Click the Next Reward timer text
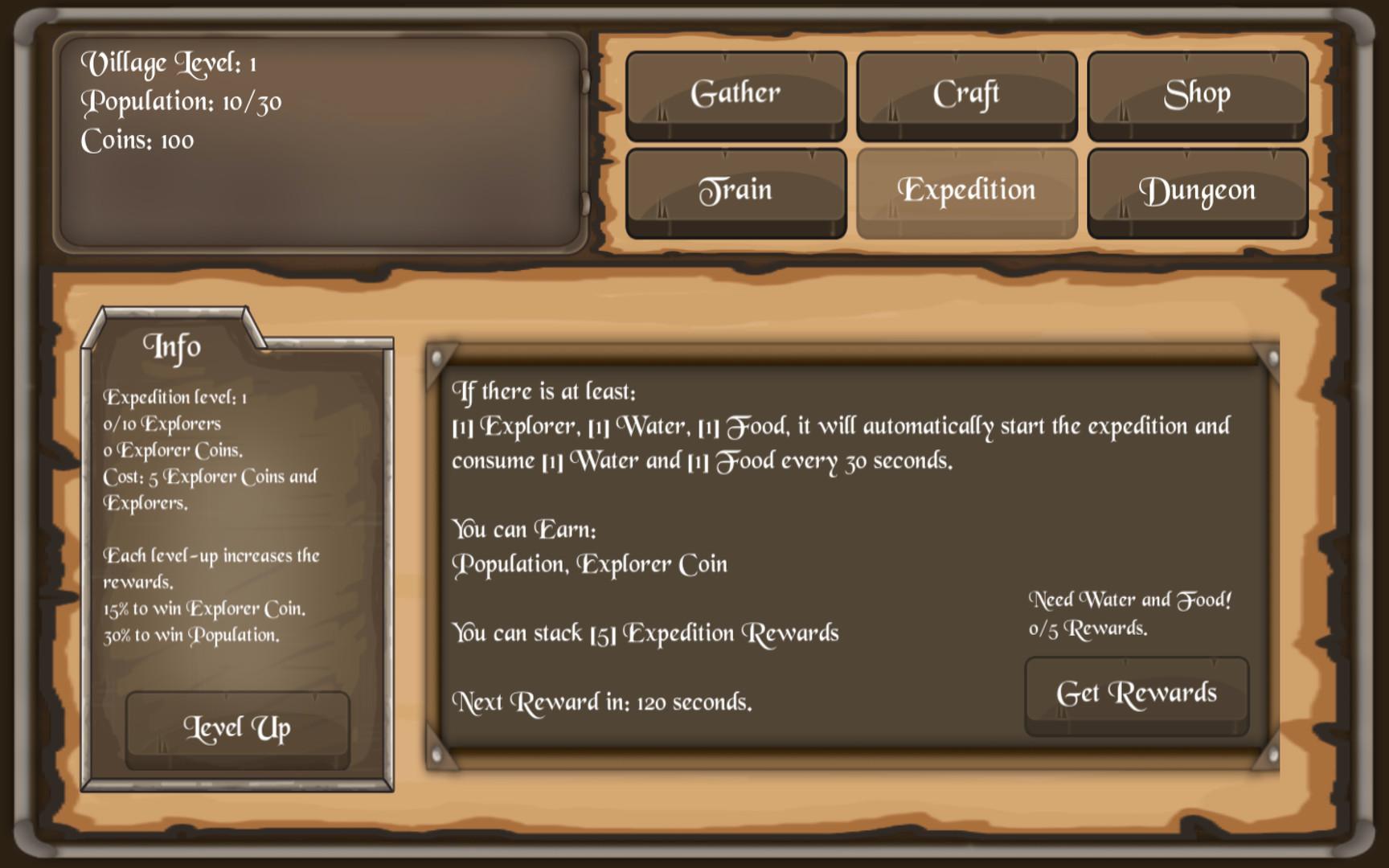Image resolution: width=1389 pixels, height=868 pixels. click(x=603, y=702)
